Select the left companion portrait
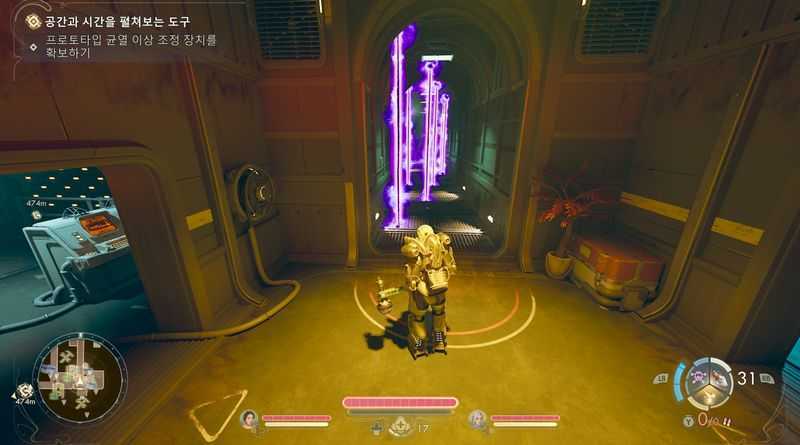Viewport: 800px width, 445px height. [x=248, y=420]
